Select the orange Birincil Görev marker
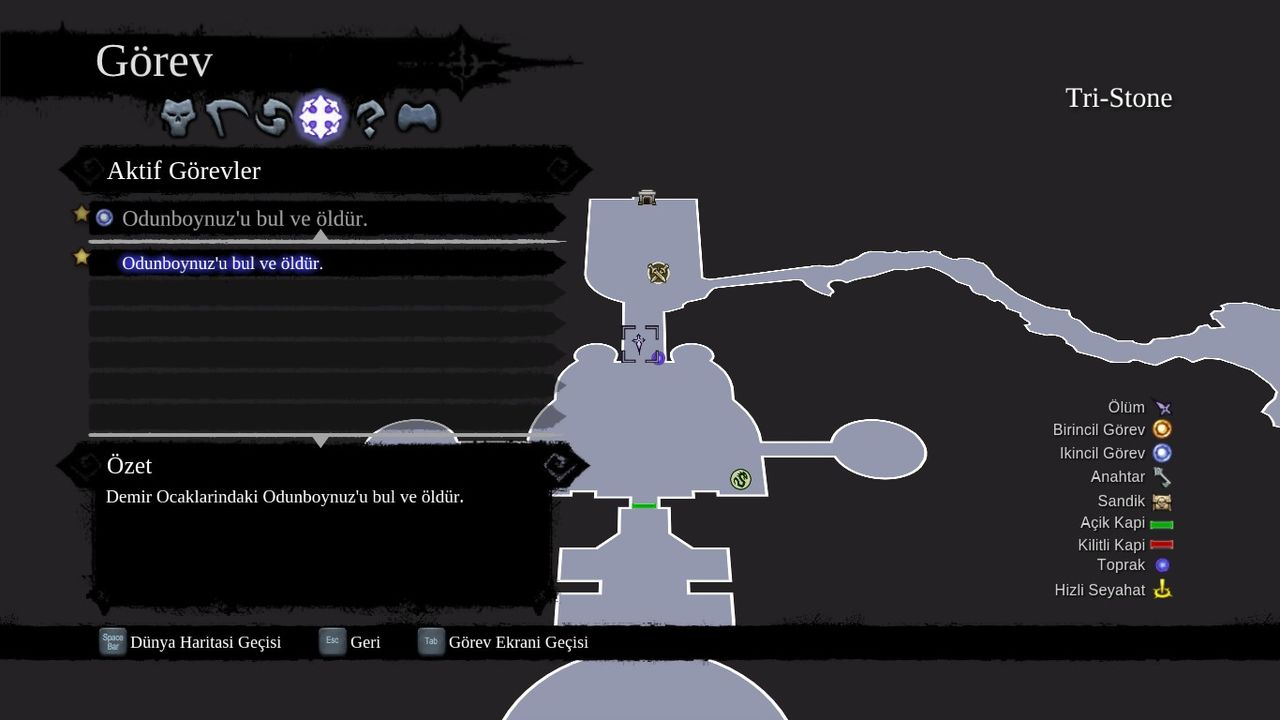Image resolution: width=1280 pixels, height=720 pixels. [x=1163, y=429]
